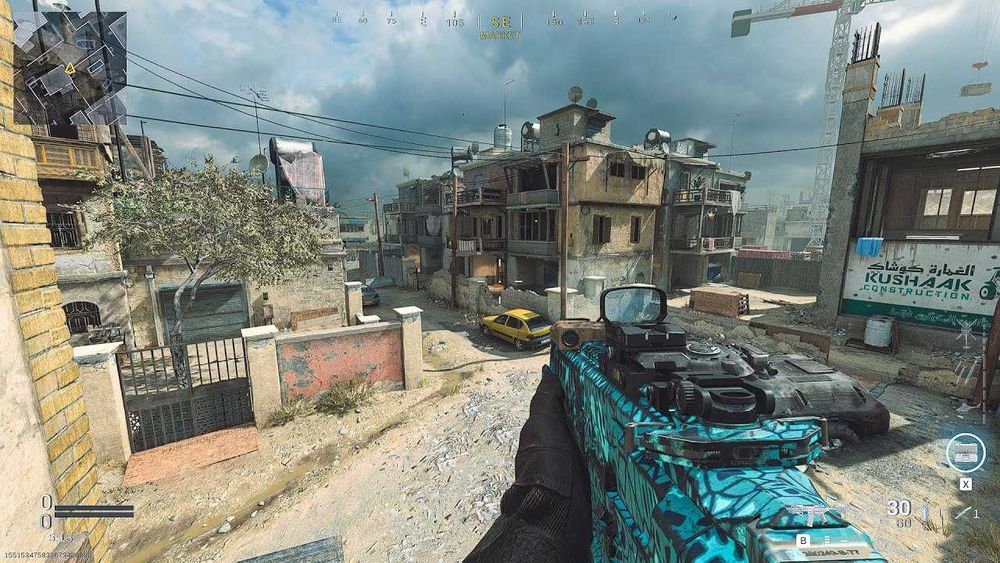The width and height of the screenshot is (1000, 563).
Task: Click the yellow player arrow on the minimap
Action: [x=70, y=68]
